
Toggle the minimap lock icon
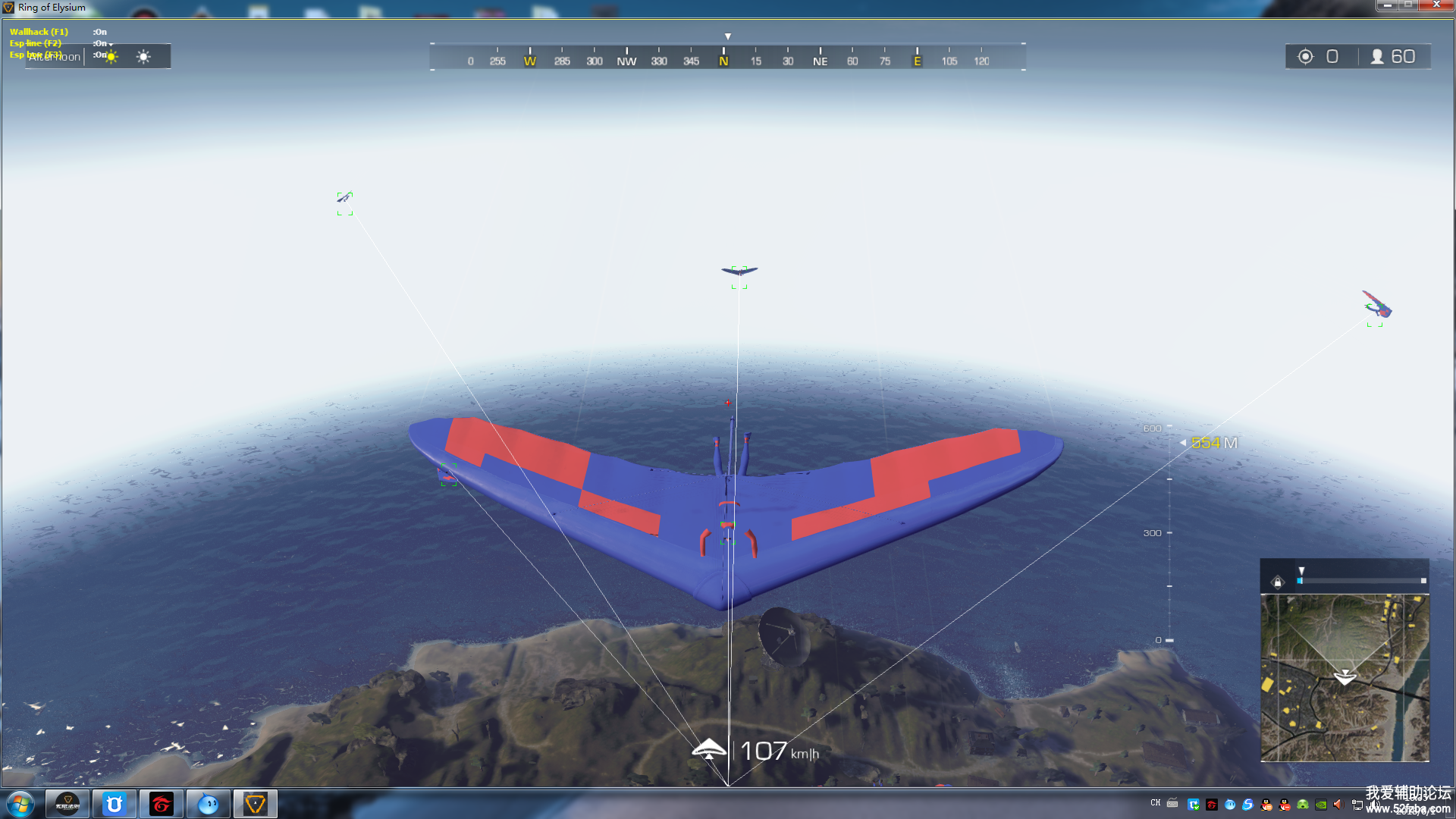[1277, 582]
